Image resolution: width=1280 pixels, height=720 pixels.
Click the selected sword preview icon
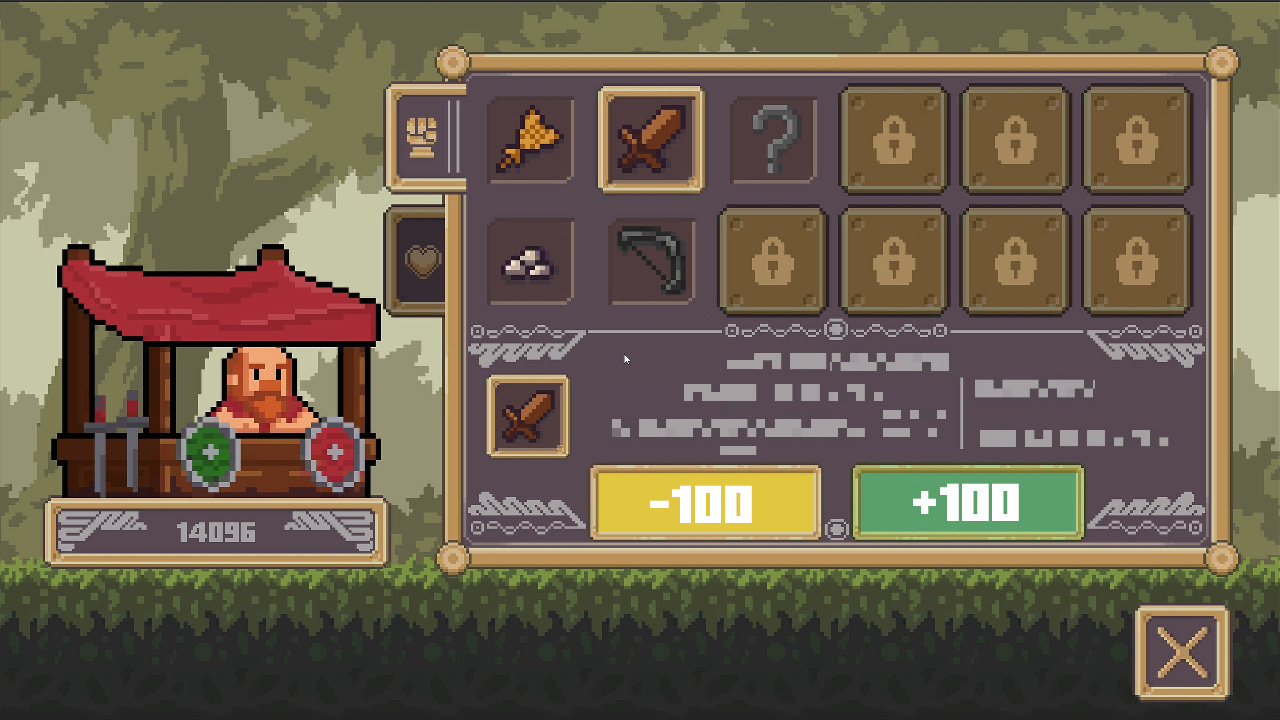tap(528, 417)
